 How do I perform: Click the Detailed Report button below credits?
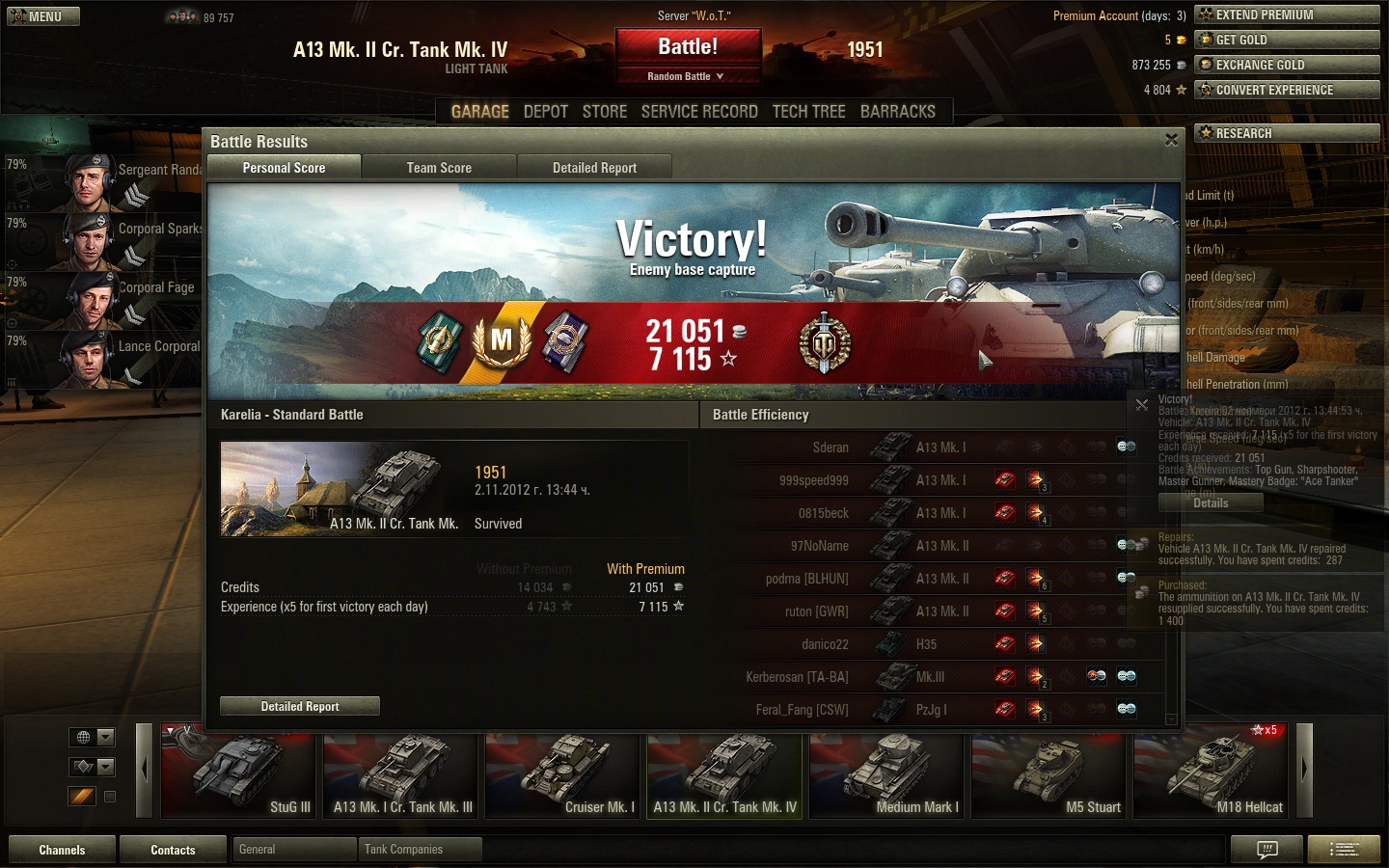(300, 707)
